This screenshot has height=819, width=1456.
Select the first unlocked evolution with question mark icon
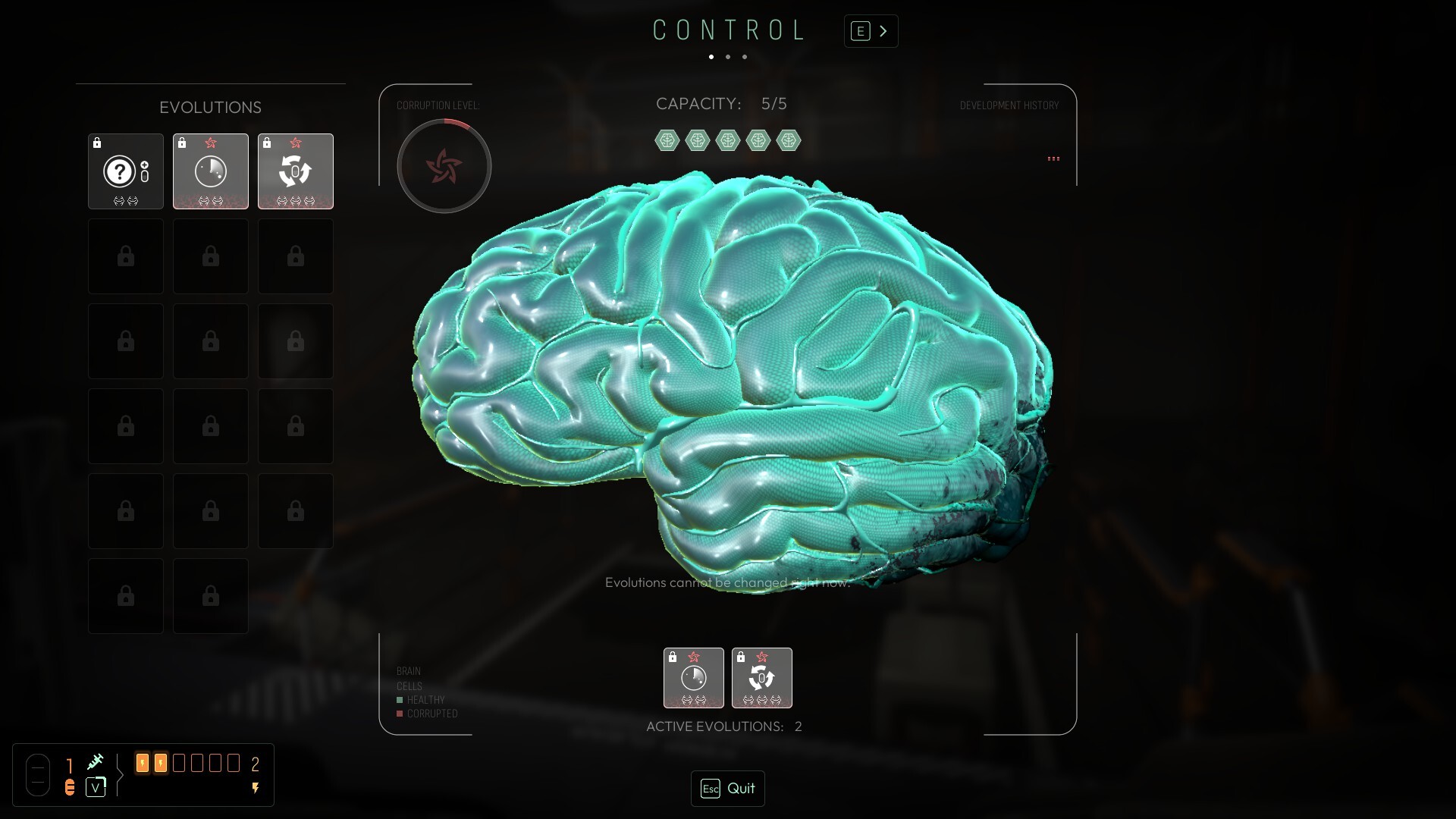[125, 171]
